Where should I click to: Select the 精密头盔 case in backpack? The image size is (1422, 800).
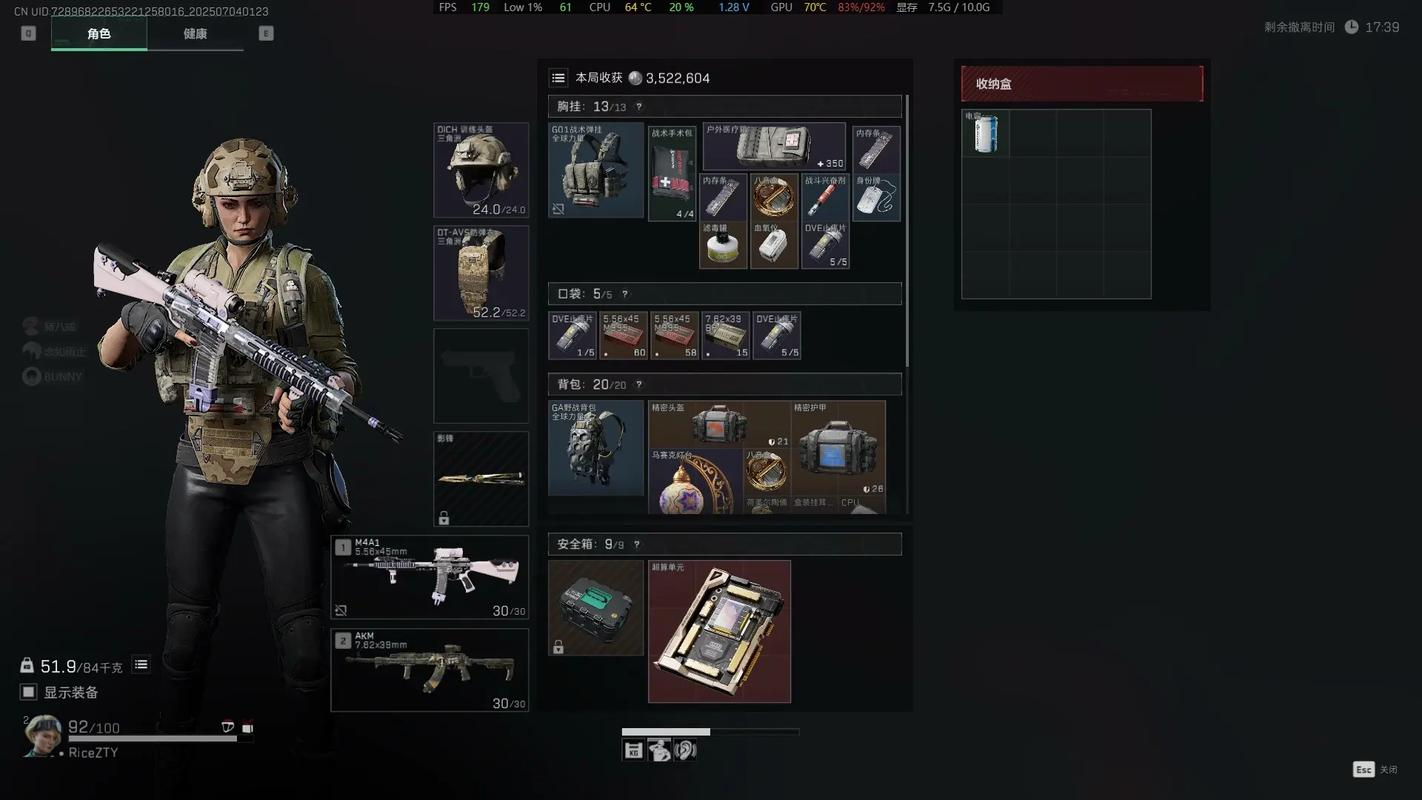(719, 424)
